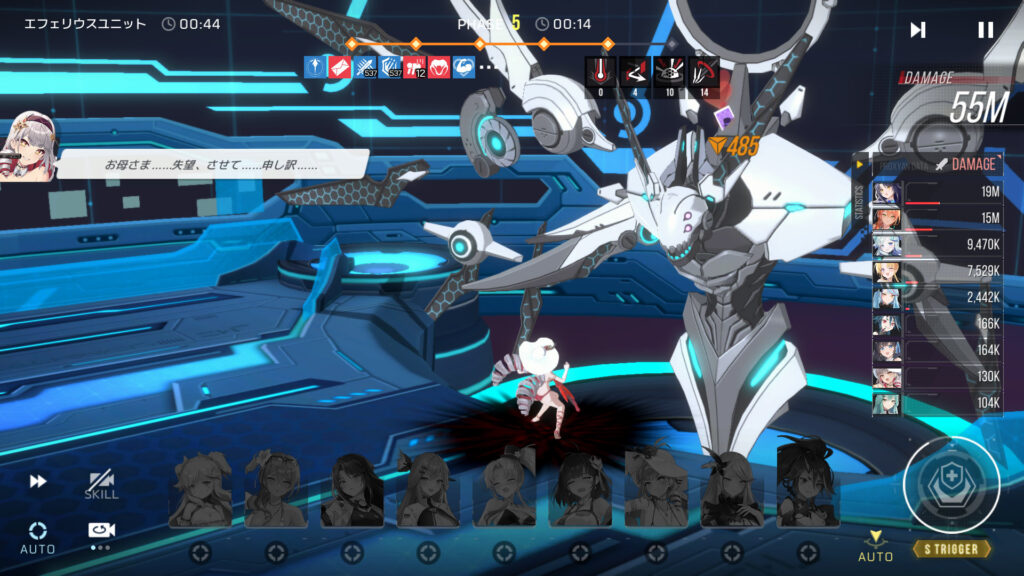Select the 19M top damage dealer row

click(x=936, y=192)
